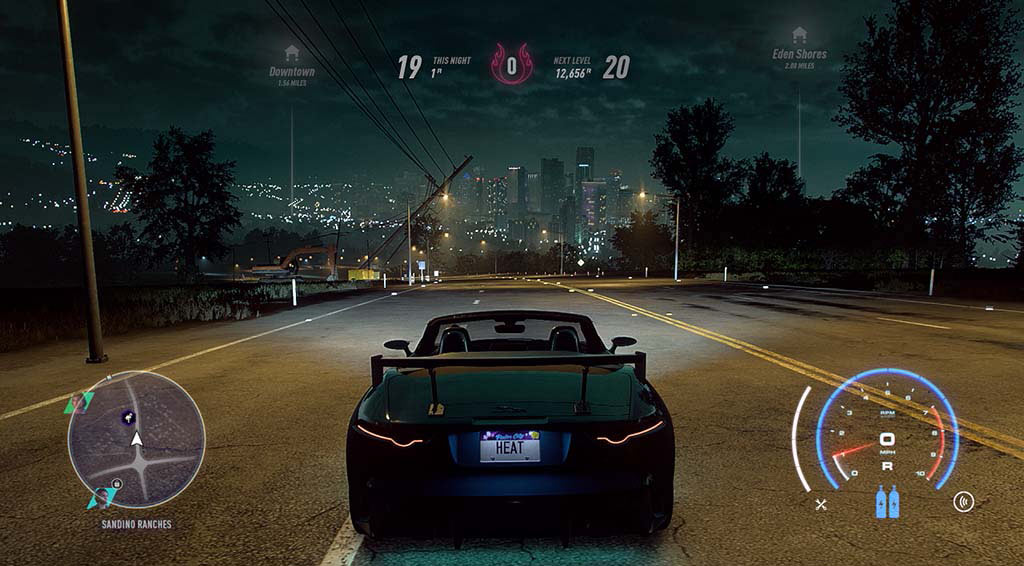
Task: Select the teal character portrait marker beside the minimap
Action: tap(101, 497)
